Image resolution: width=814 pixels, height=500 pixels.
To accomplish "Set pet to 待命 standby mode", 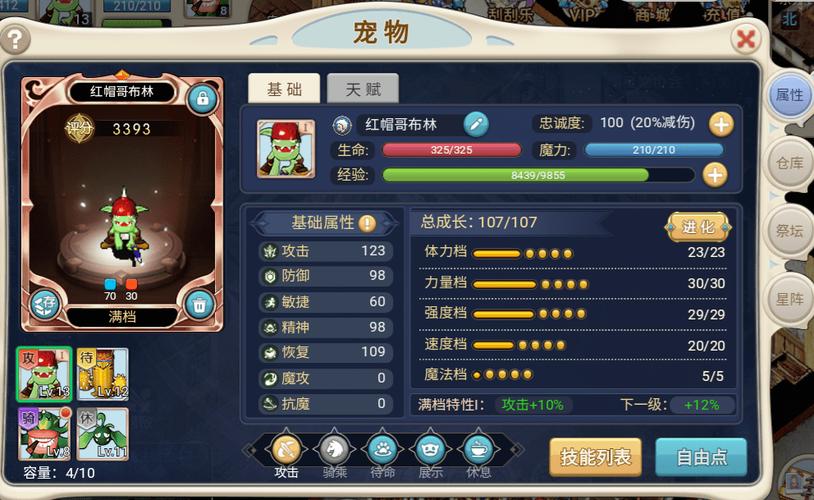I will point(382,451).
